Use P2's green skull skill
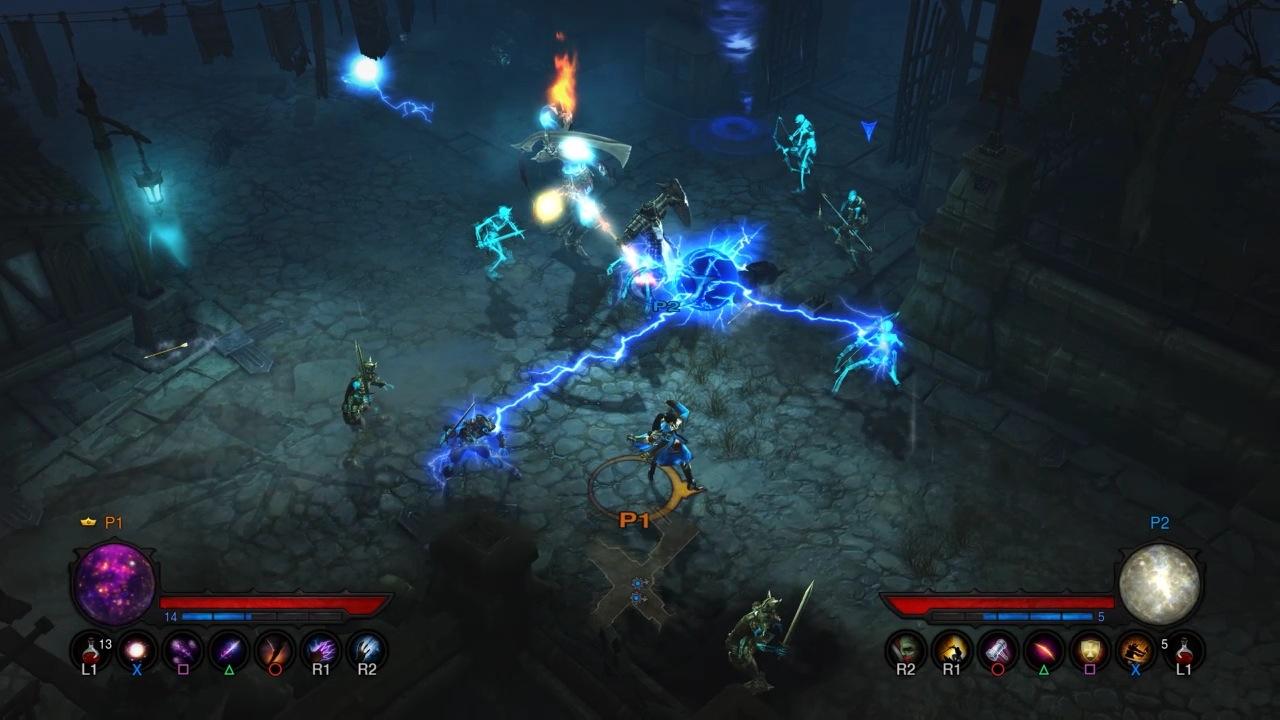 [906, 650]
